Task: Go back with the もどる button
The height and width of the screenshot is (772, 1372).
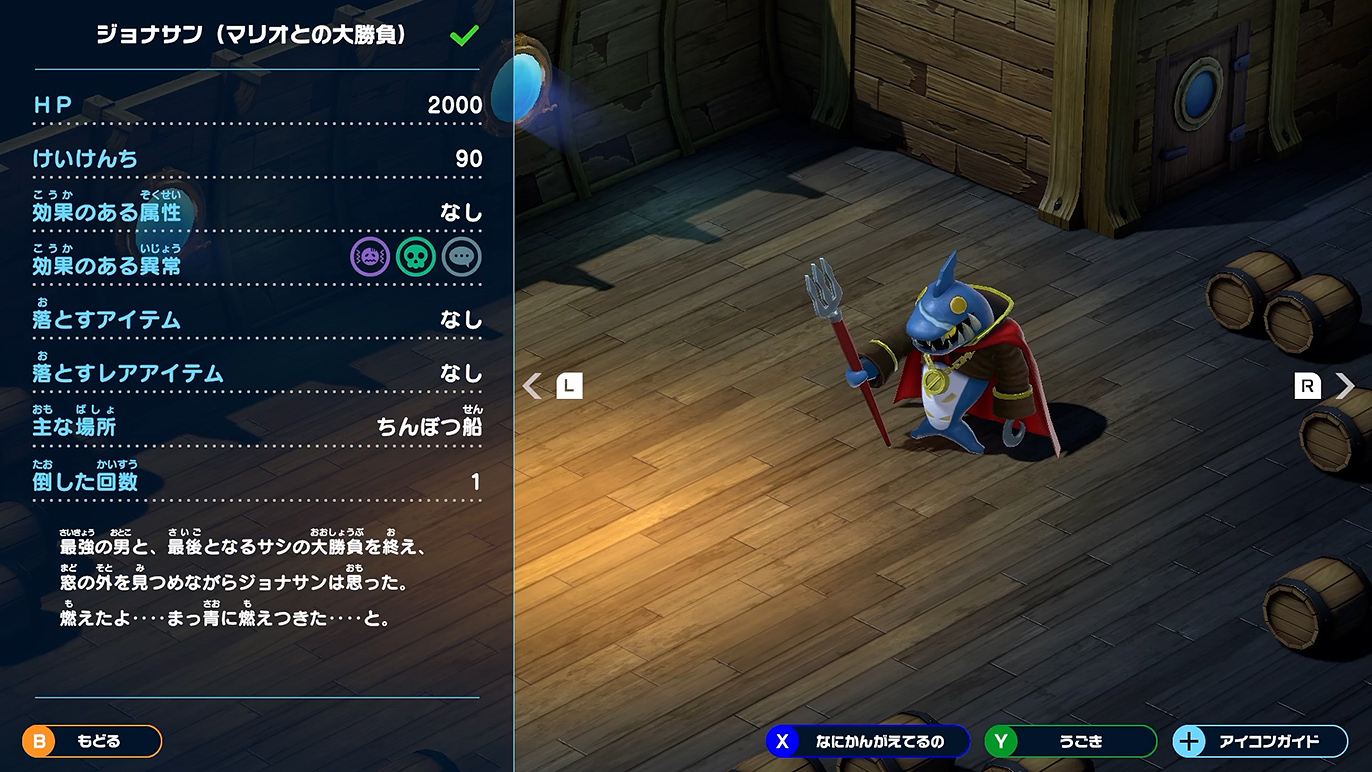Action: point(92,741)
